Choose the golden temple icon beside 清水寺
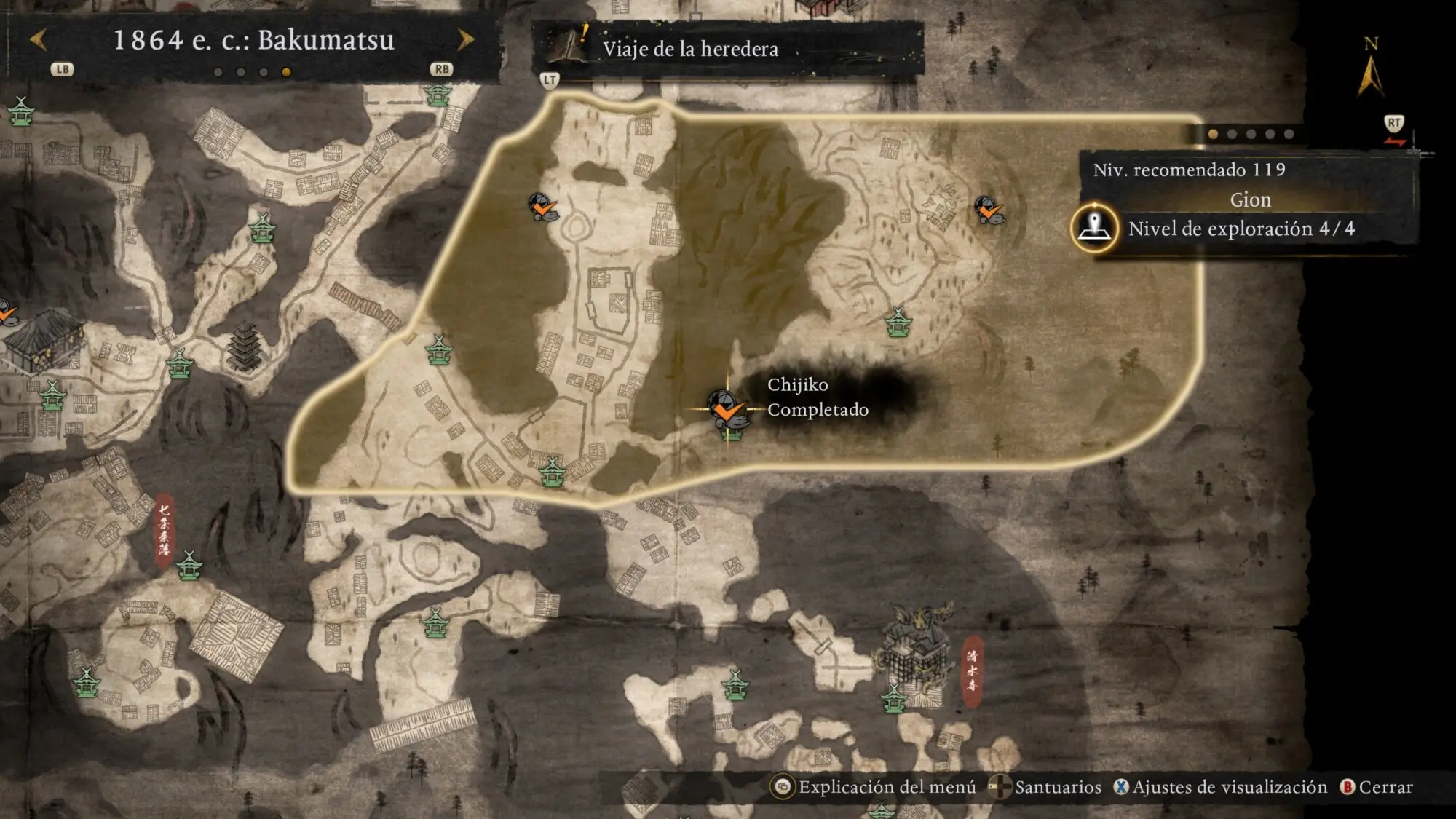Image resolution: width=1456 pixels, height=819 pixels. [x=916, y=644]
